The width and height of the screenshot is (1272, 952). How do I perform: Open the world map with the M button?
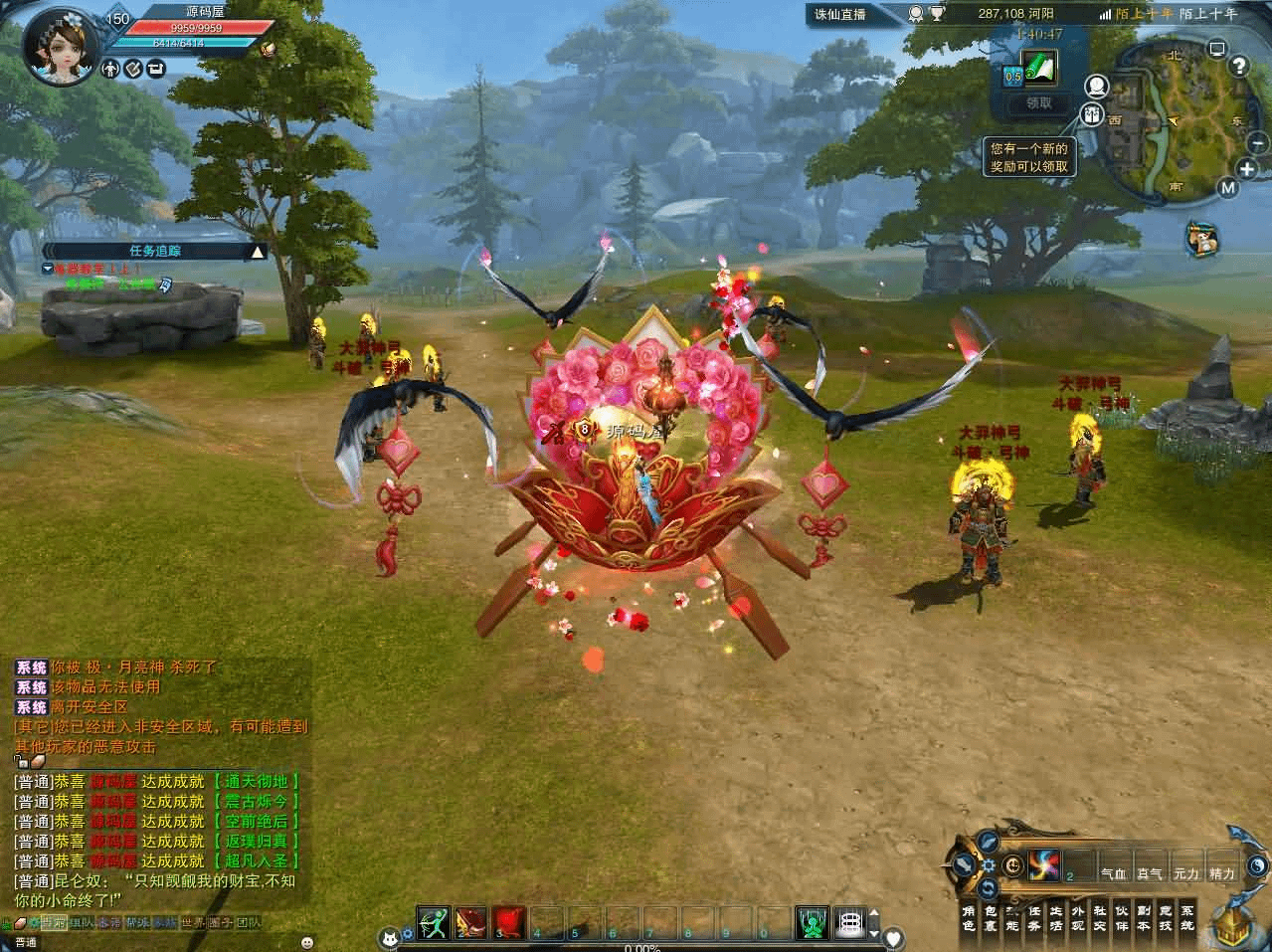1229,188
